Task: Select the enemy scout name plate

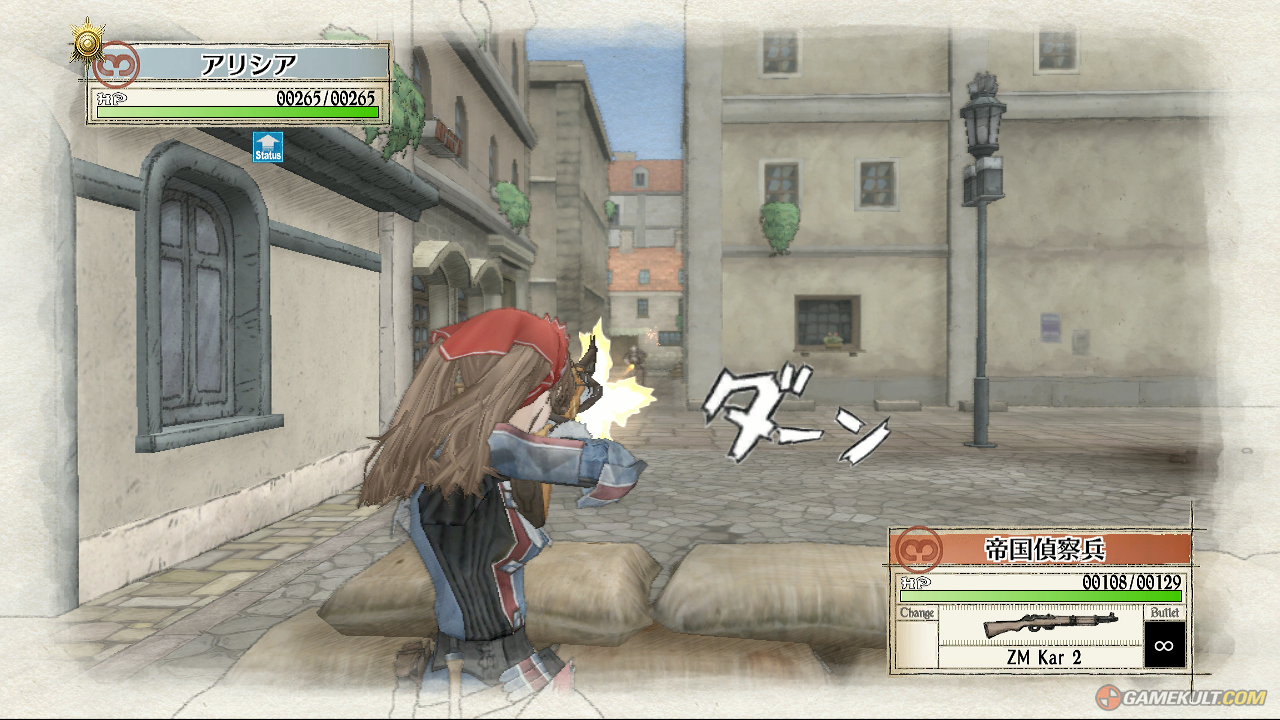Action: [x=1044, y=549]
